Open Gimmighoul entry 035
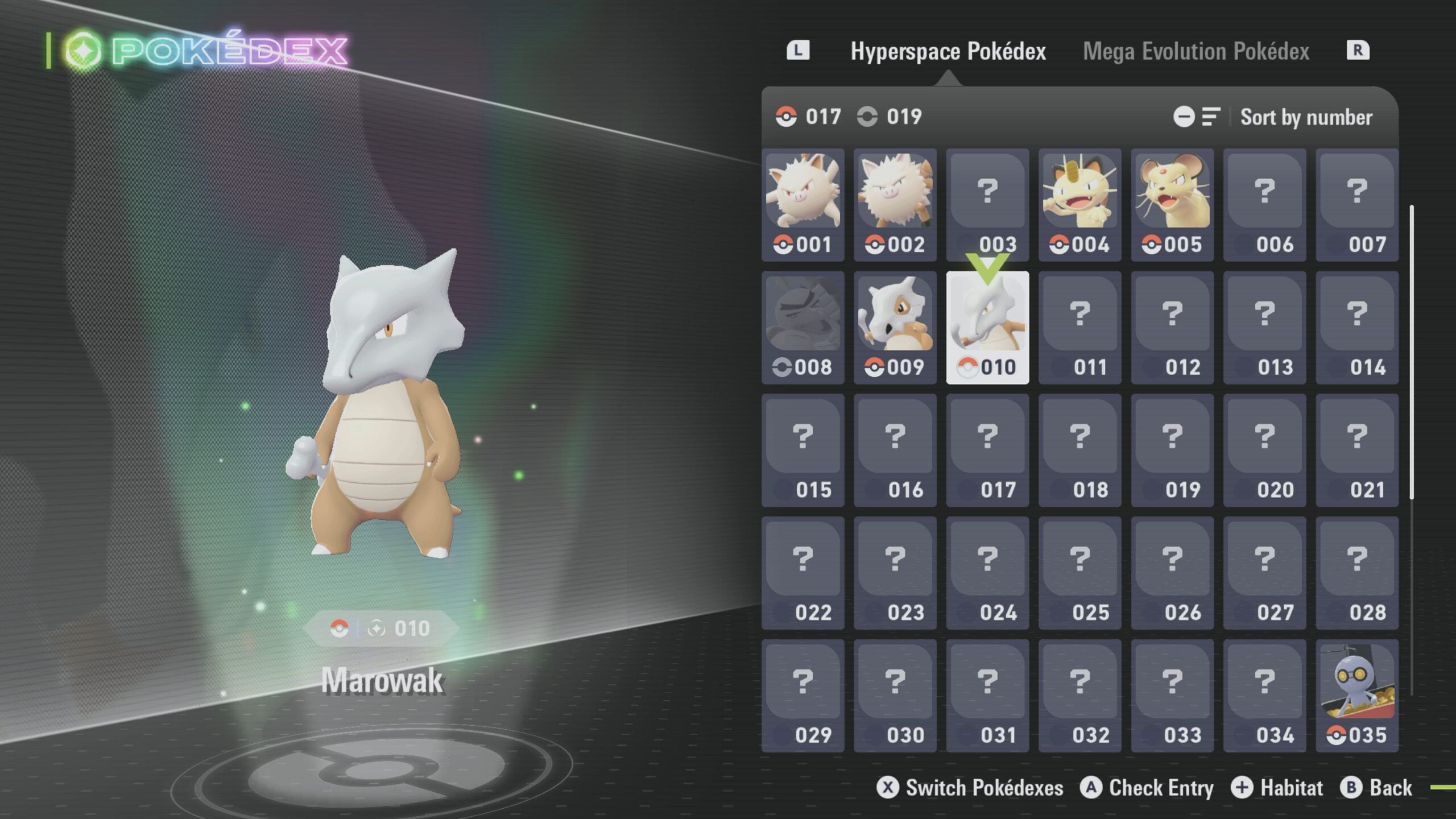1456x819 pixels. click(1356, 695)
